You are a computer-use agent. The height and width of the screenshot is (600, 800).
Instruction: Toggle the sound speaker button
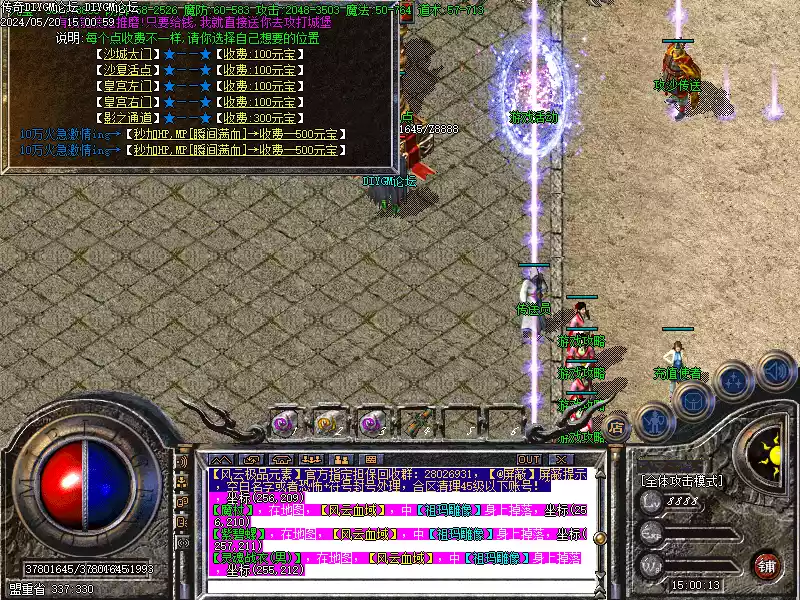tap(775, 370)
